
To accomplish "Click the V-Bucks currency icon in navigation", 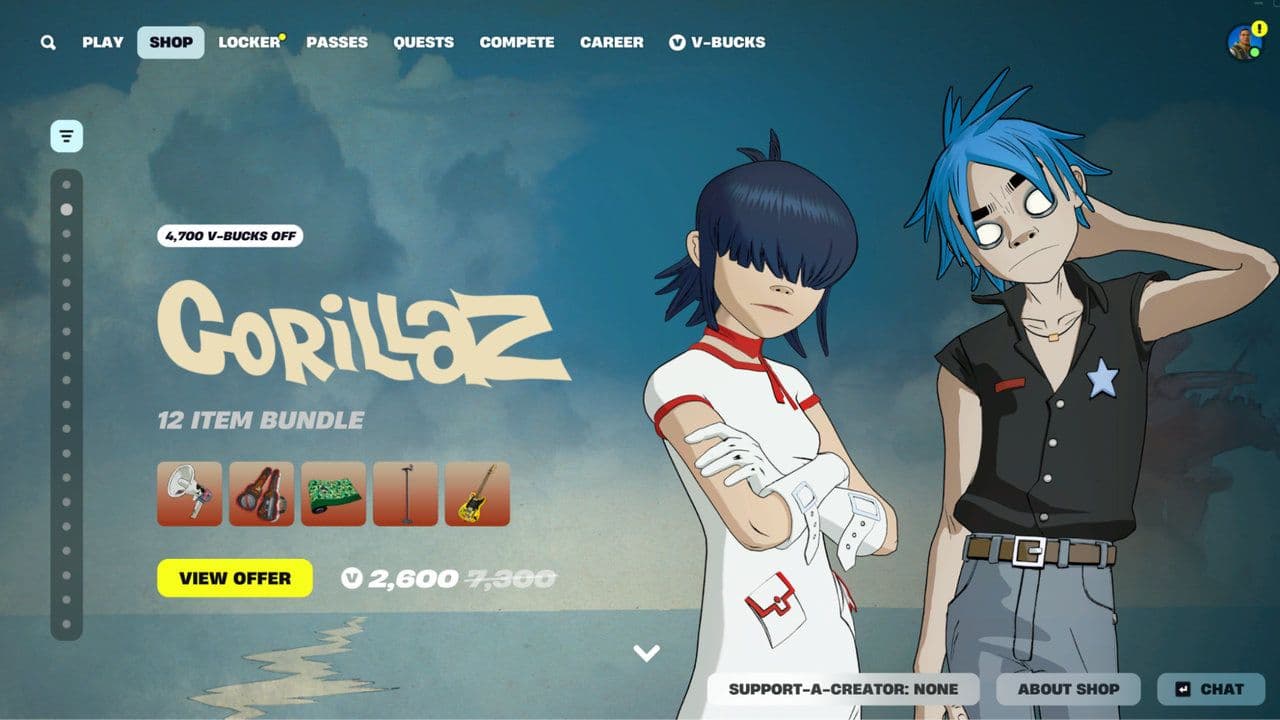I will [679, 42].
